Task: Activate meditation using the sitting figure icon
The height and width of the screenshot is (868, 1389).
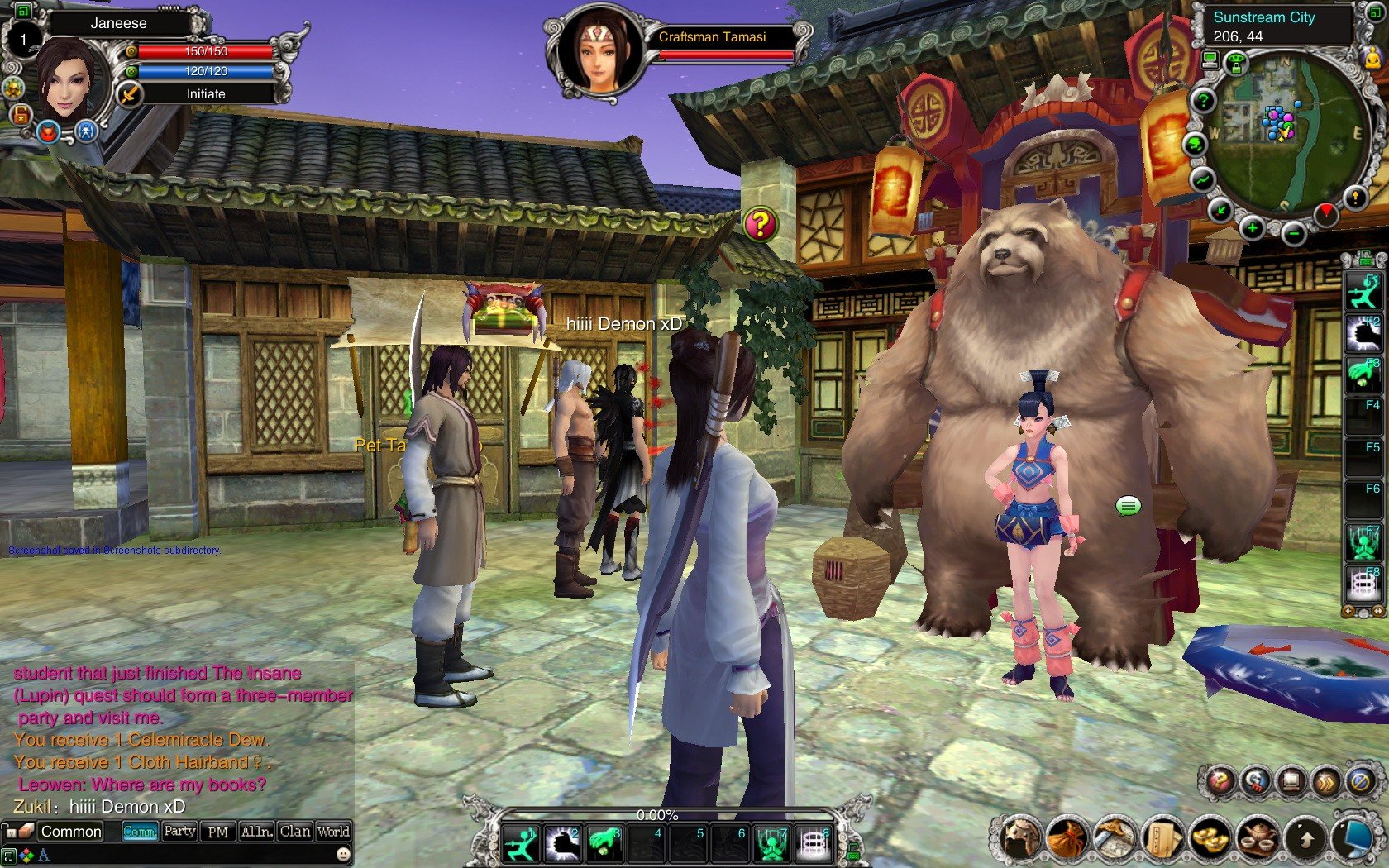Action: [1372, 59]
